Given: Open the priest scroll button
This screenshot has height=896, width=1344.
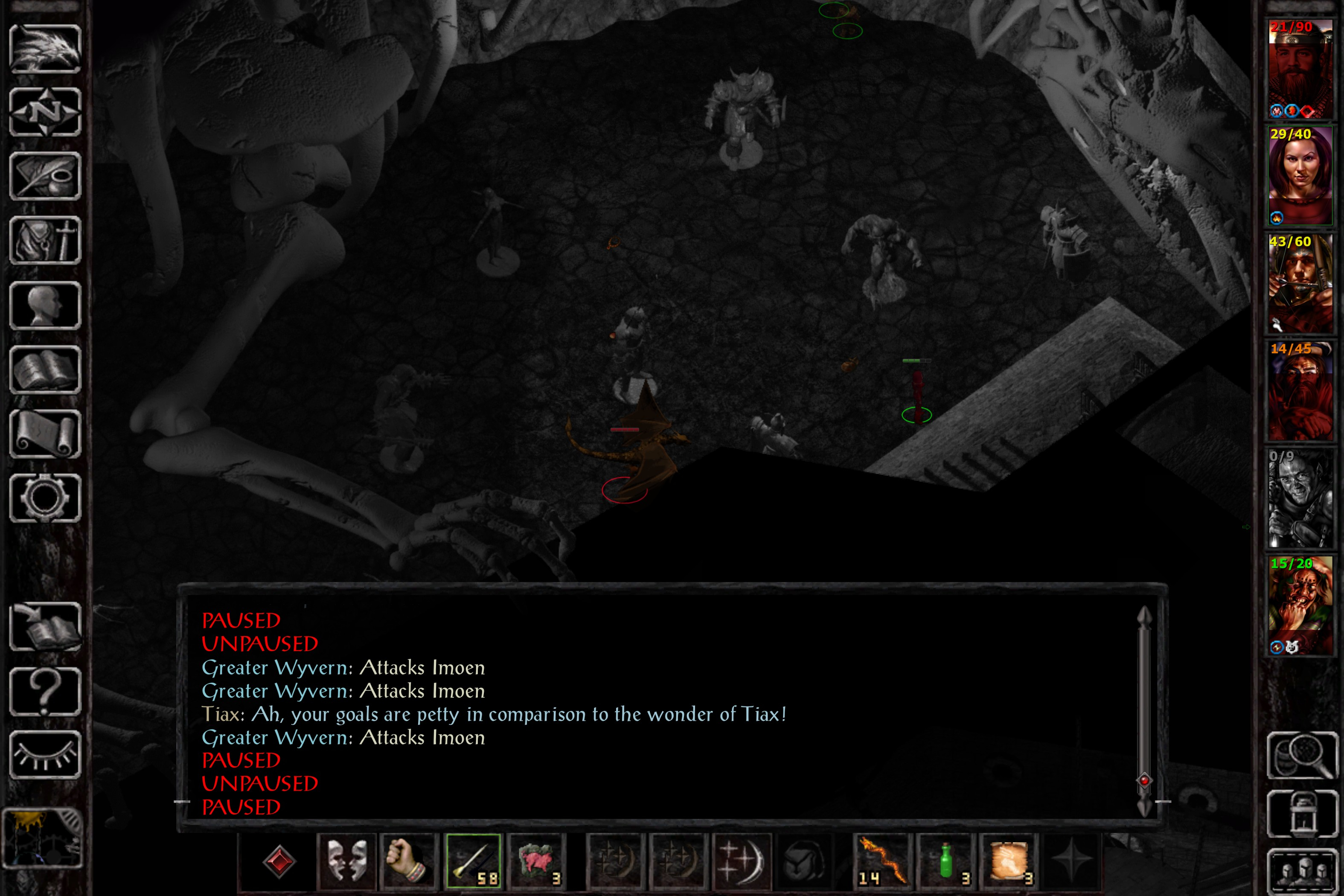Looking at the screenshot, I should click(45, 434).
